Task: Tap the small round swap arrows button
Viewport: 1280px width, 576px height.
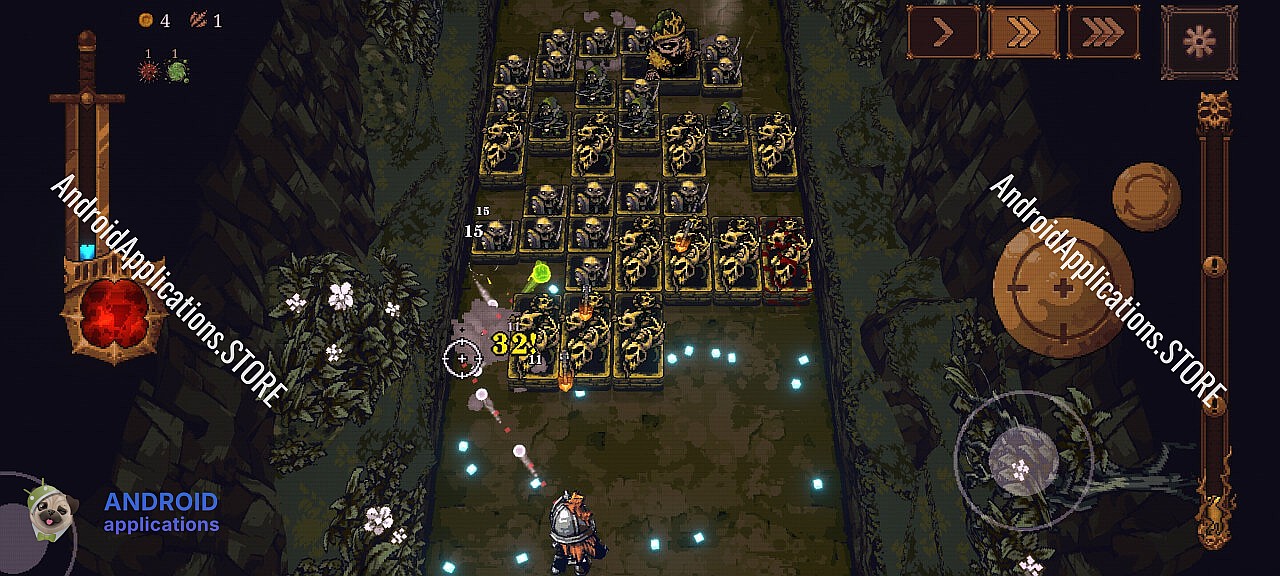Action: point(1146,198)
